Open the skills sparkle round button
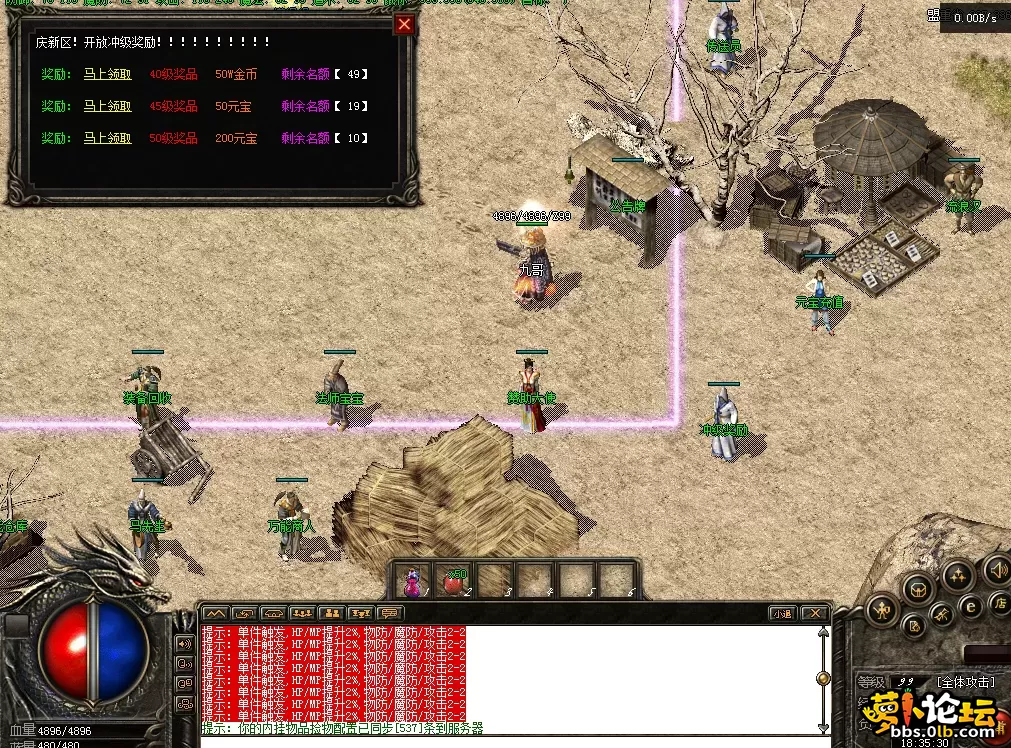 [x=958, y=575]
